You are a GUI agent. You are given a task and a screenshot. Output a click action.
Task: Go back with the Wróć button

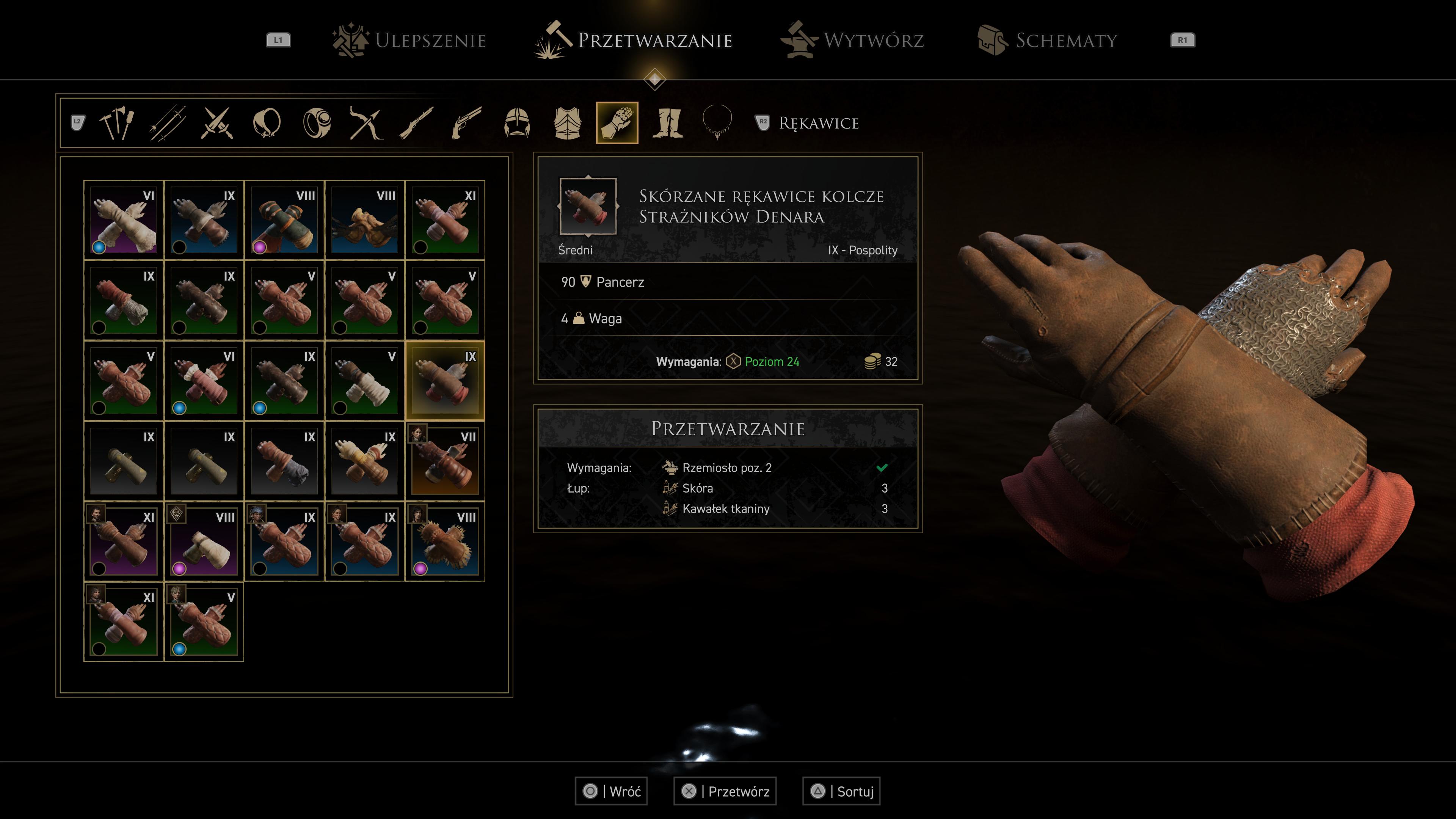click(611, 791)
